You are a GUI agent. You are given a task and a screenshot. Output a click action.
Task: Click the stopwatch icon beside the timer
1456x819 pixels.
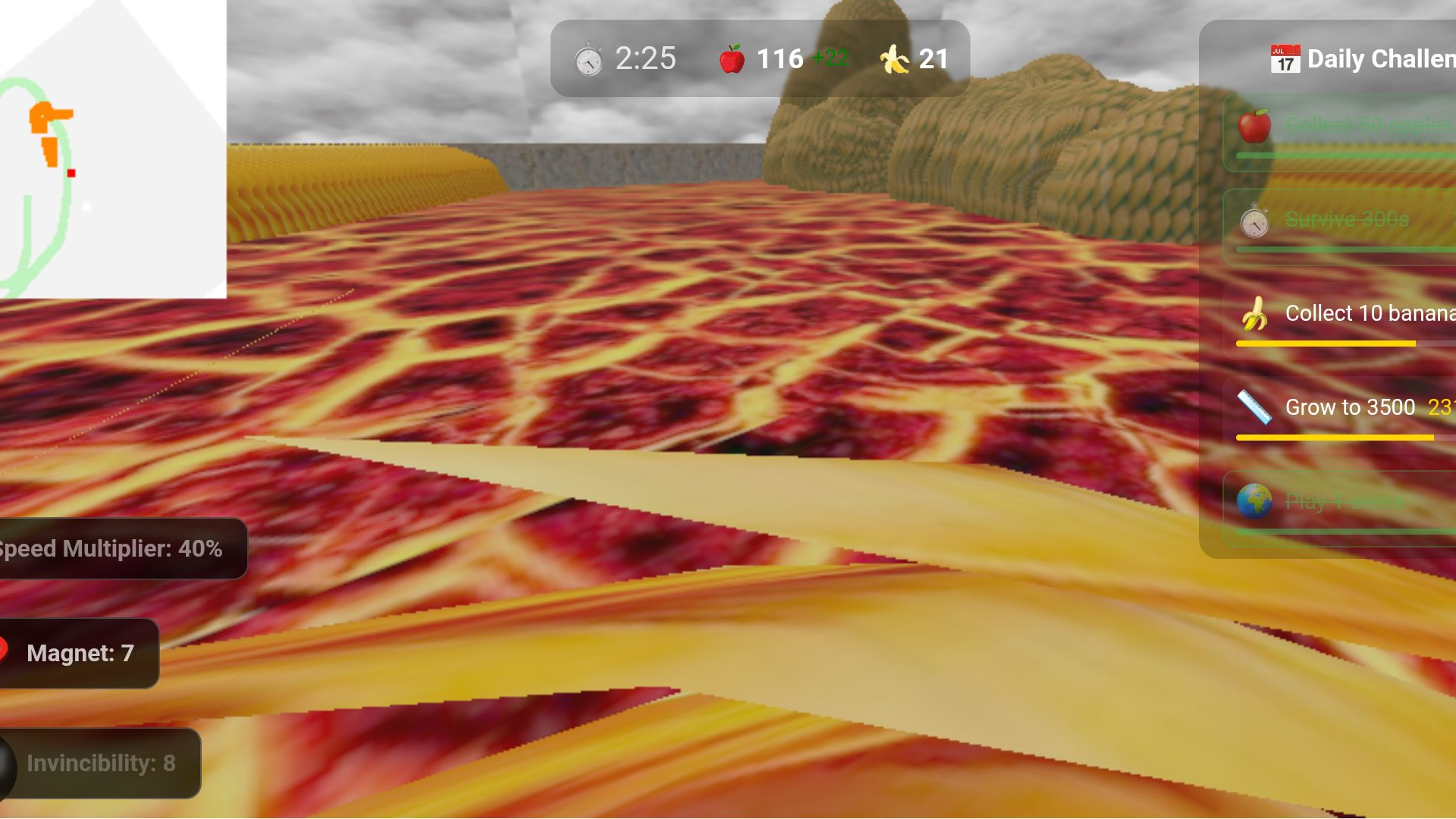[x=588, y=57]
